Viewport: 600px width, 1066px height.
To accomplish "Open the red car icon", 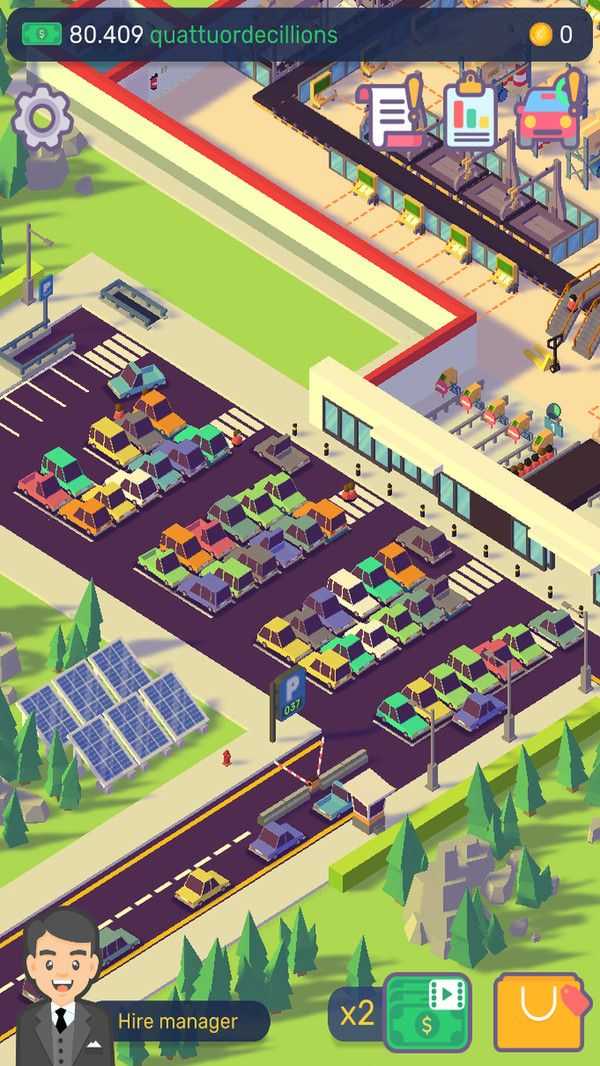I will pyautogui.click(x=549, y=113).
